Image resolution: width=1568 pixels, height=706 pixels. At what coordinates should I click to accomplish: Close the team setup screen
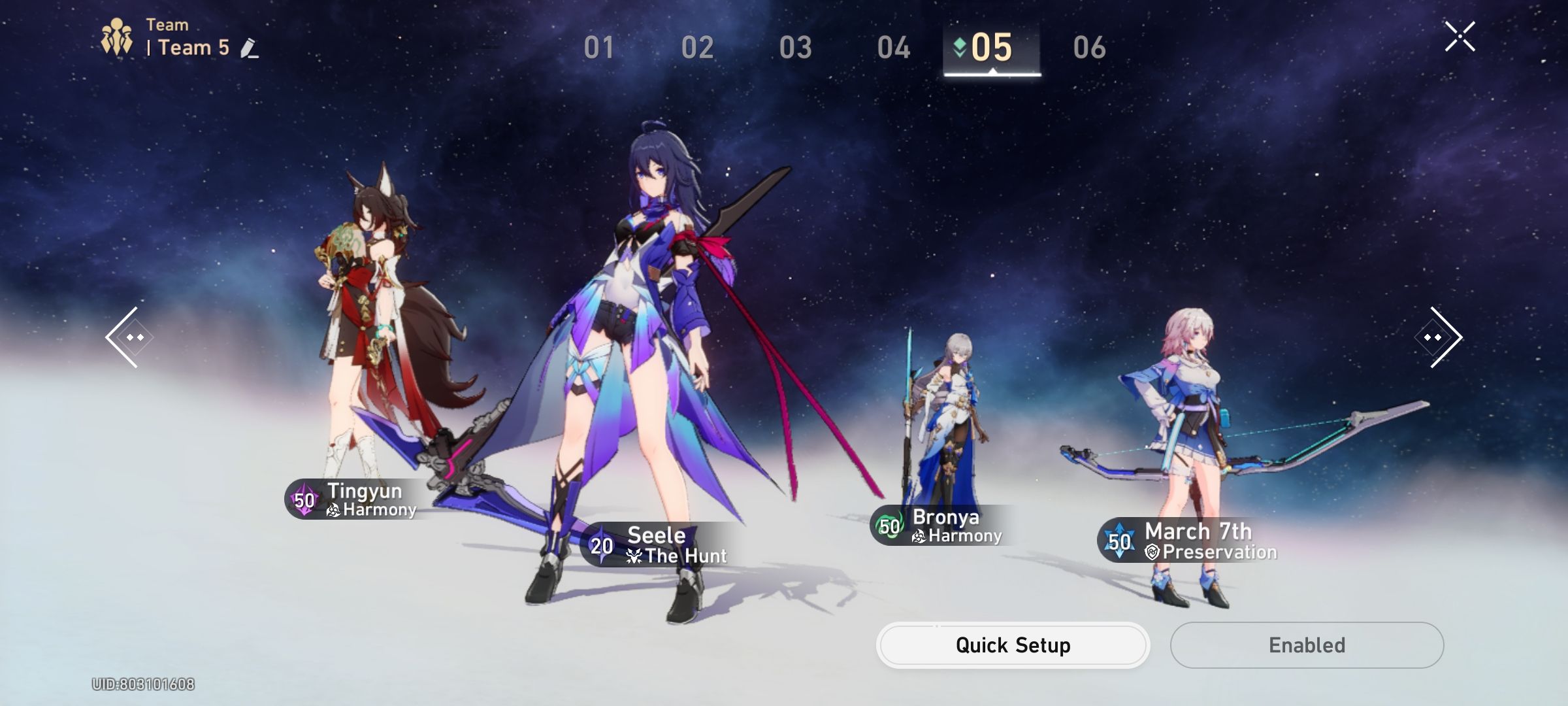[1460, 37]
